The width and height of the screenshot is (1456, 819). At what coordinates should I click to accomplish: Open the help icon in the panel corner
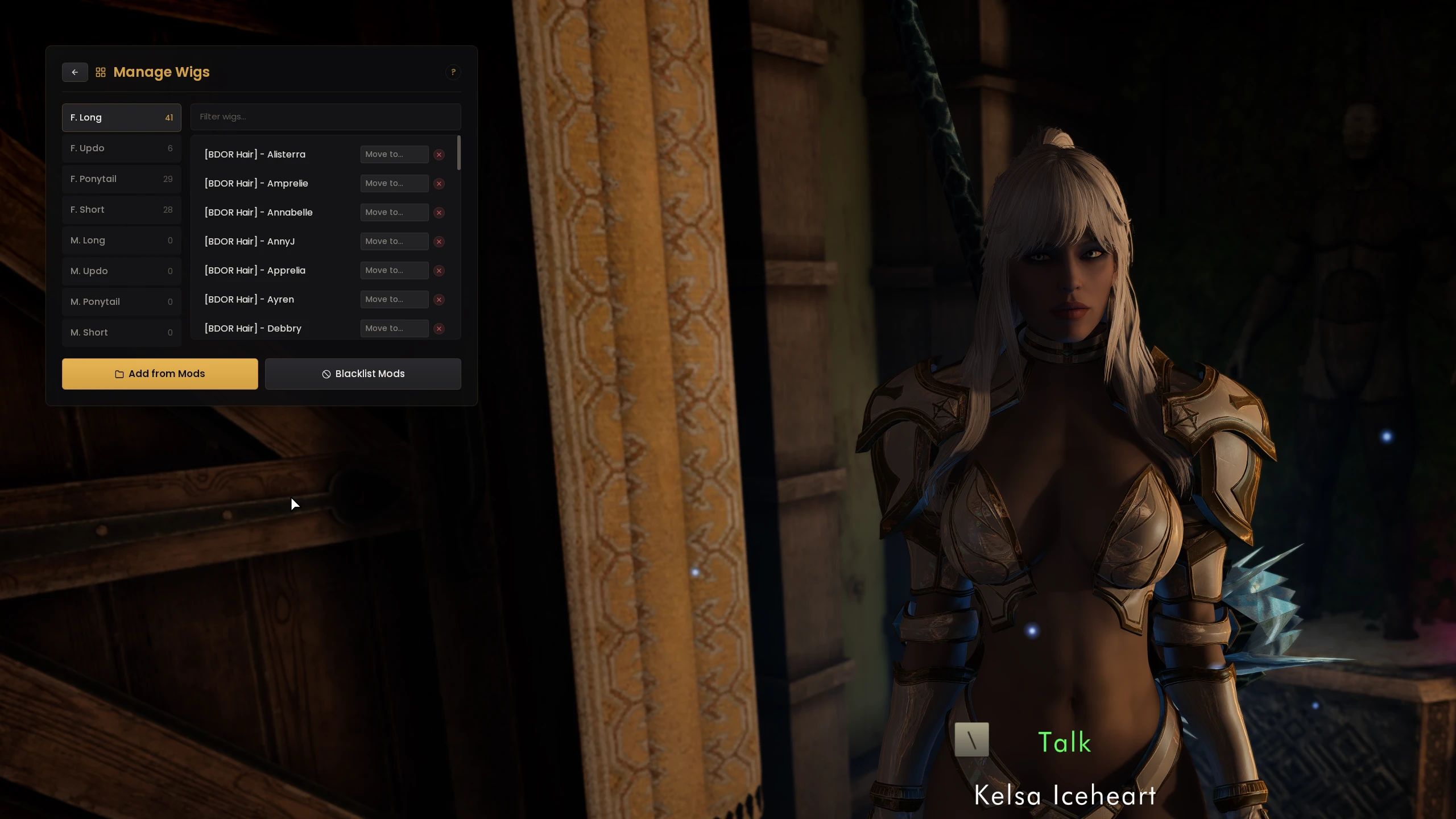pos(453,72)
